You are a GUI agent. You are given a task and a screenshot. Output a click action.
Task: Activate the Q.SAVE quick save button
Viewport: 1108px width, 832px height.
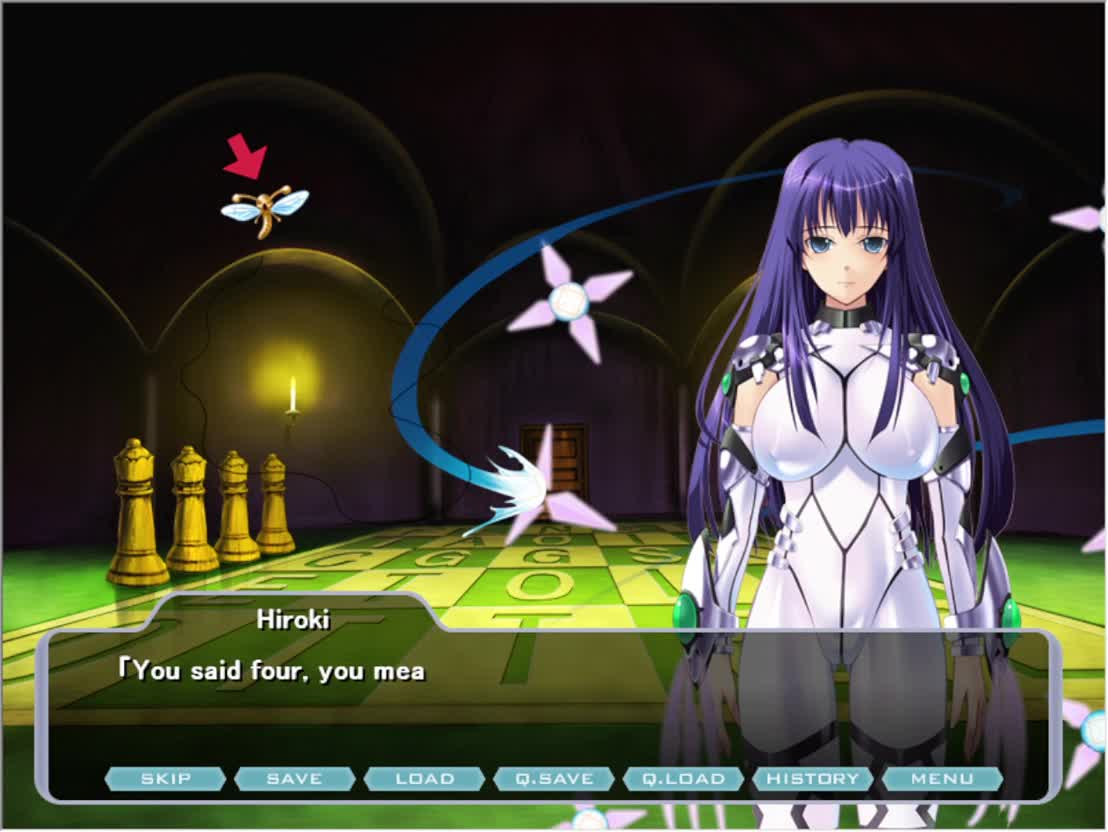coord(554,778)
